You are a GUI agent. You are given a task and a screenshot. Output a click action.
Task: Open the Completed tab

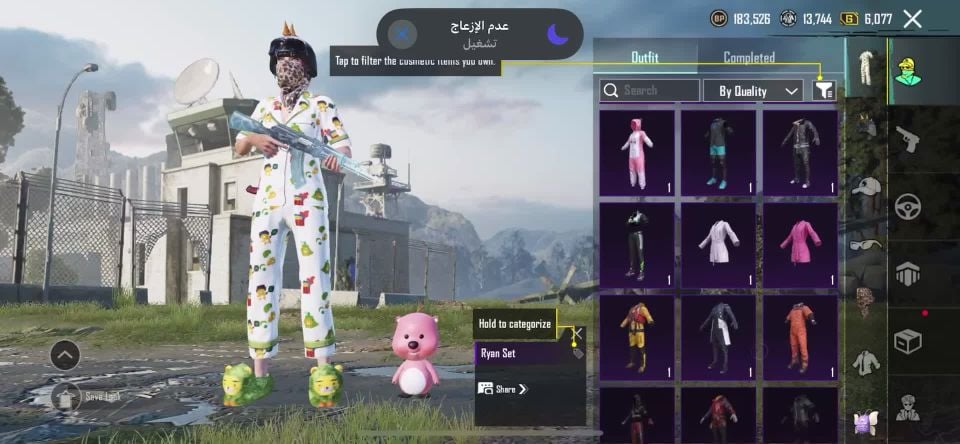[749, 58]
